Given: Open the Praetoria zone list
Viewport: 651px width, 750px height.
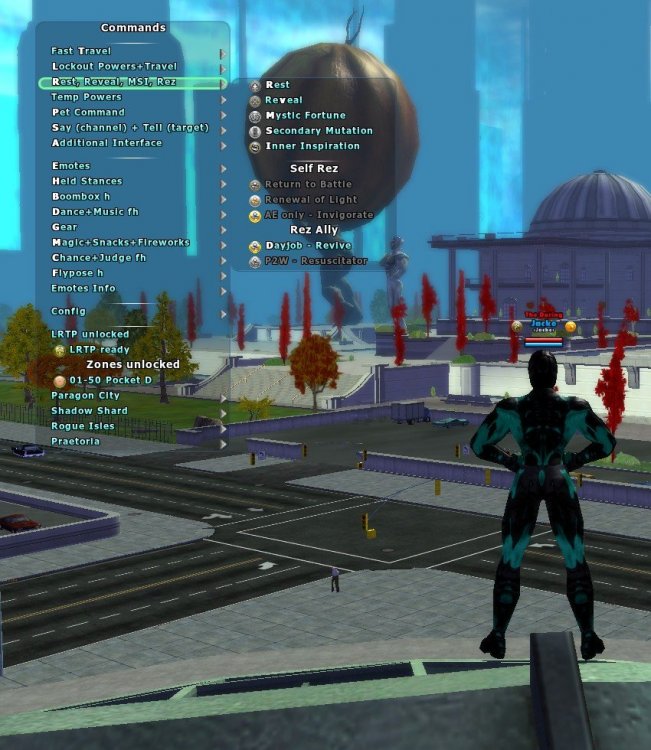Looking at the screenshot, I should pos(75,441).
